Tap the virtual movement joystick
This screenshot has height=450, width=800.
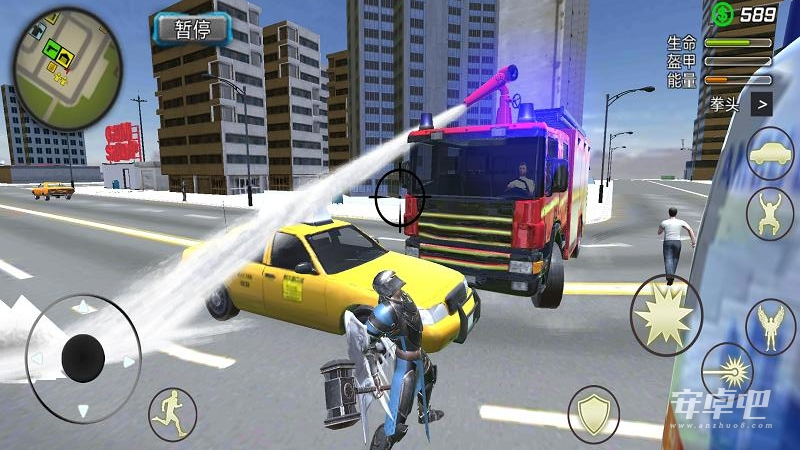pos(83,357)
